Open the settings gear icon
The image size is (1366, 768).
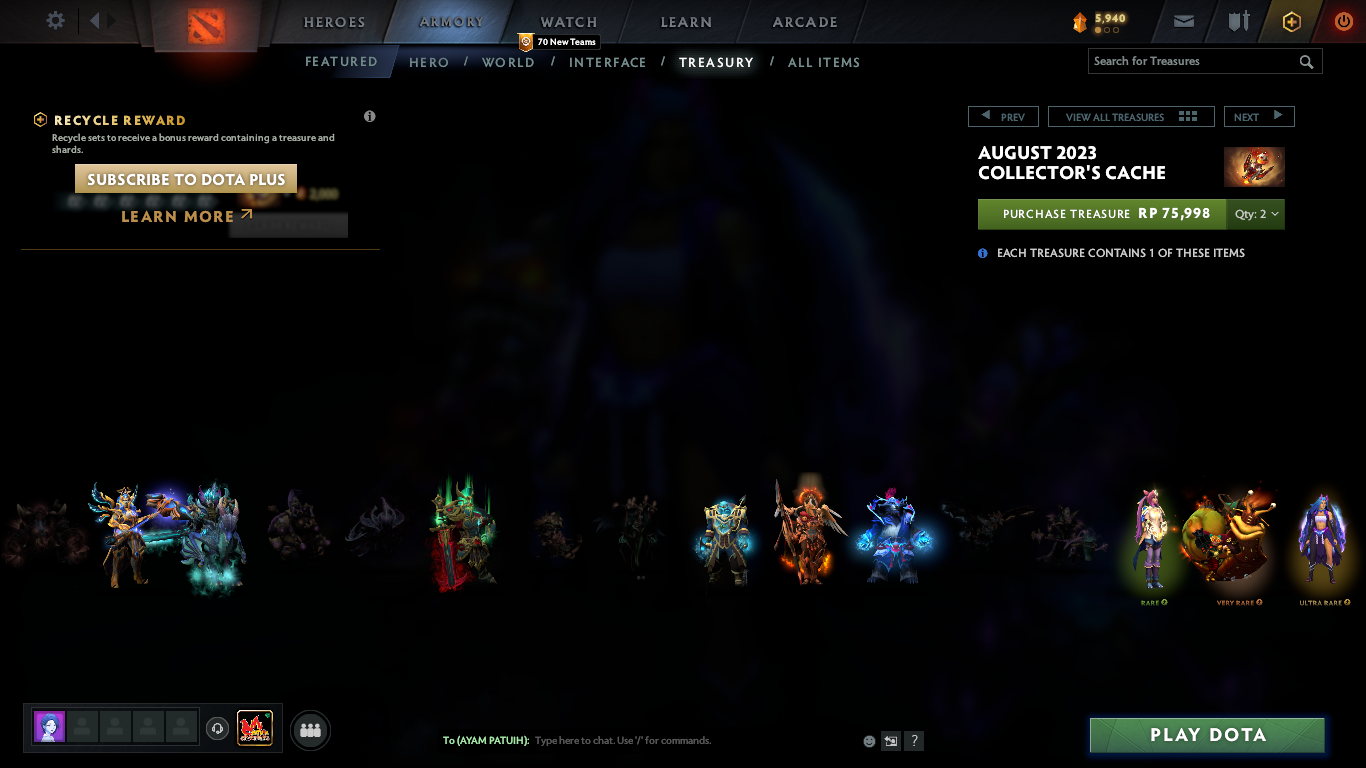(x=55, y=19)
